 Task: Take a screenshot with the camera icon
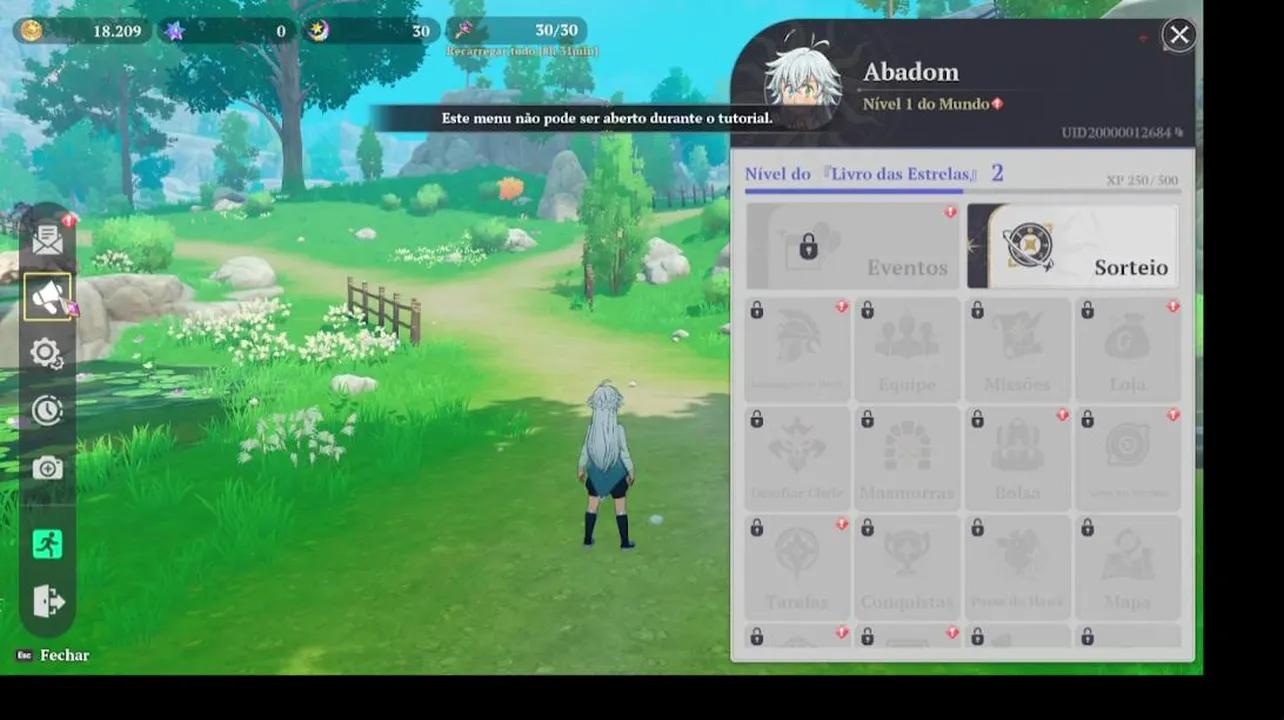47,467
